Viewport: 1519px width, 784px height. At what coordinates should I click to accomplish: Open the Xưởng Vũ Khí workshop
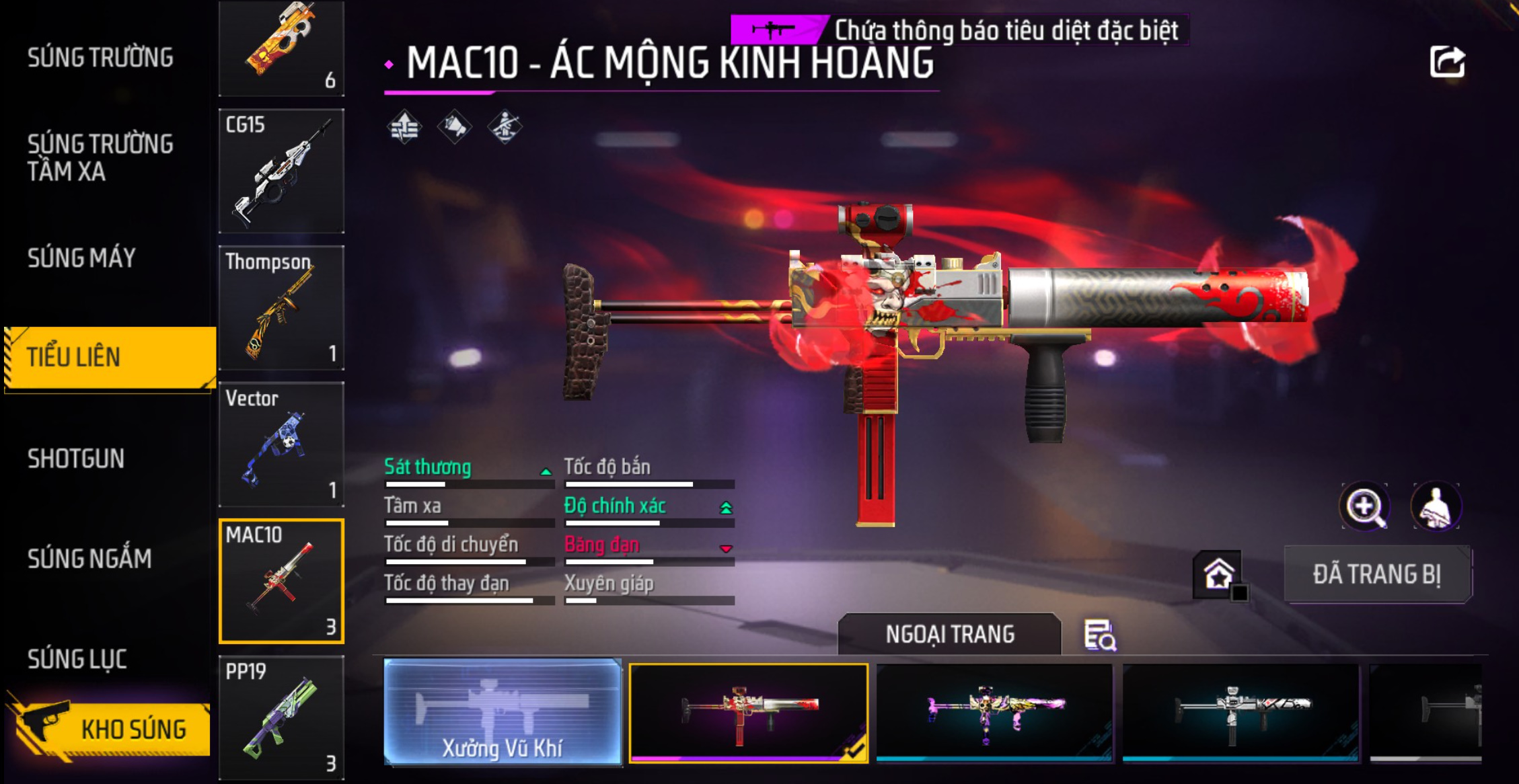coord(503,712)
